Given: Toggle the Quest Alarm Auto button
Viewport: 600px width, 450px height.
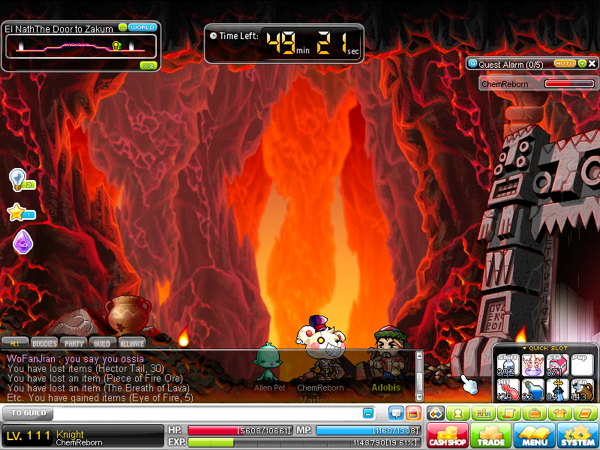Looking at the screenshot, I should 564,63.
